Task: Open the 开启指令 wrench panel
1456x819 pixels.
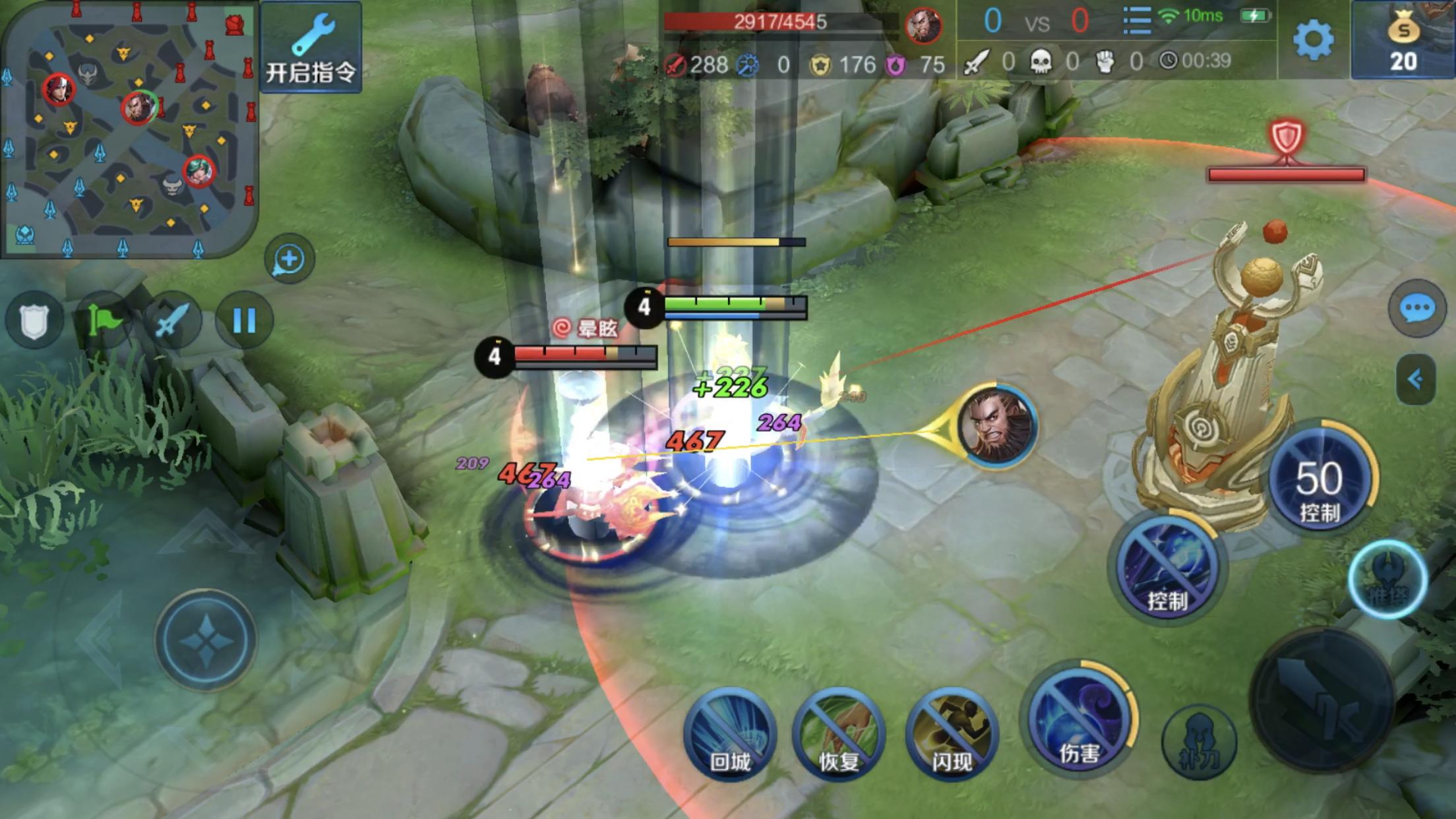Action: (311, 47)
